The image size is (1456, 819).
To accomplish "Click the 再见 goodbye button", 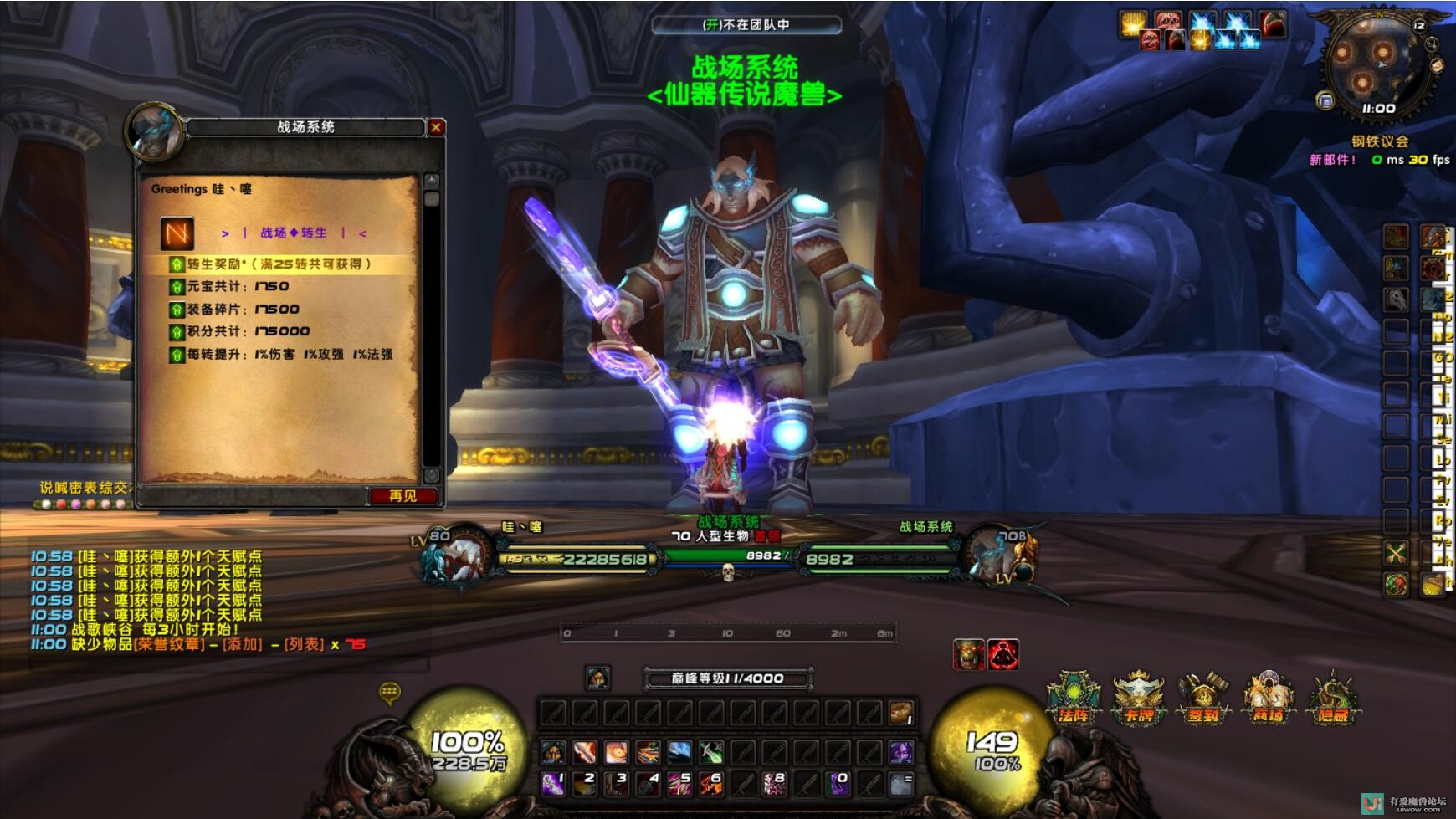I will pyautogui.click(x=402, y=496).
